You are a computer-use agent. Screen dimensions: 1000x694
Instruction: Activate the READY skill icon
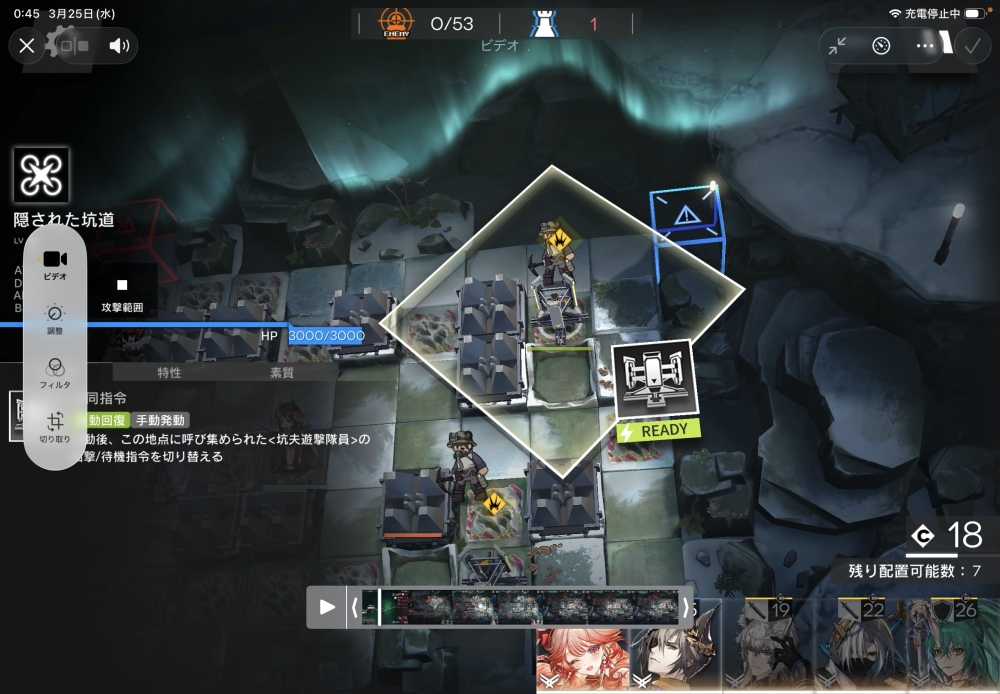click(653, 380)
